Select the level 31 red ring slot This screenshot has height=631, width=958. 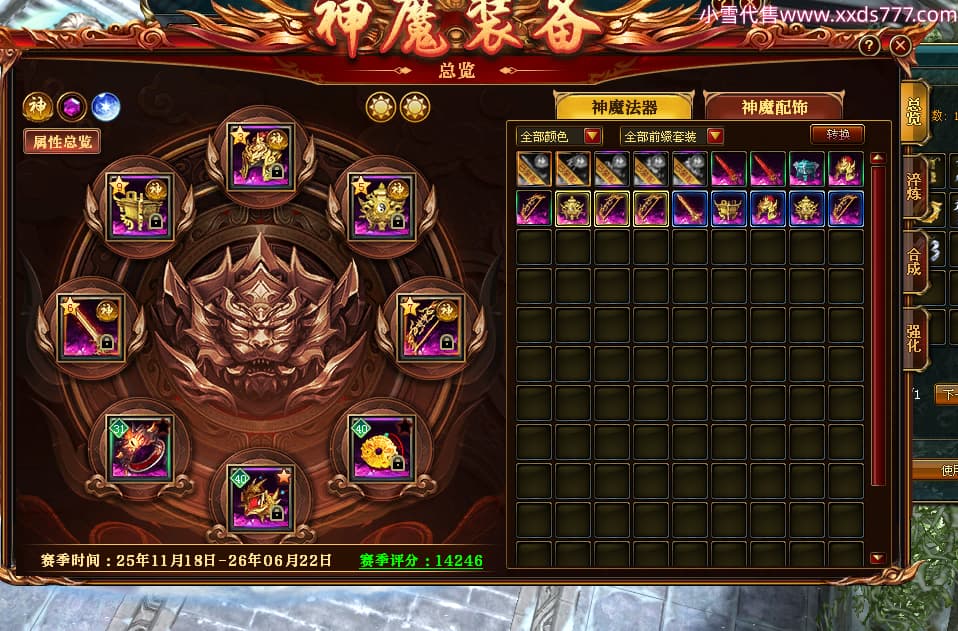pos(140,449)
